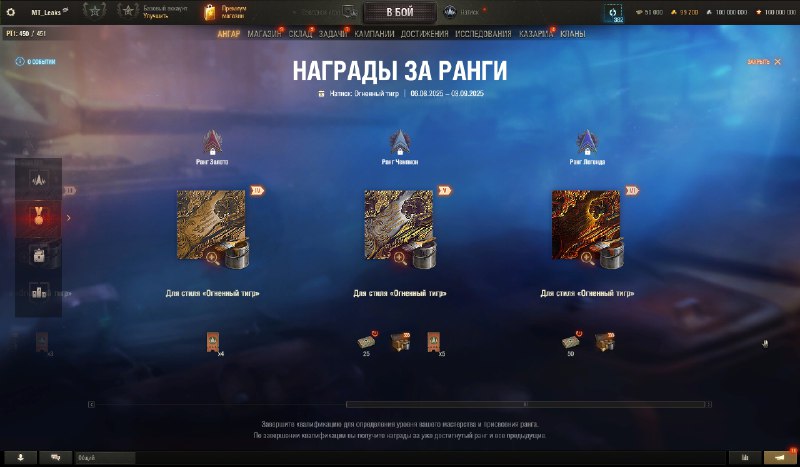Show the «ДОСТИЖЕНИЯ» tab

point(424,33)
